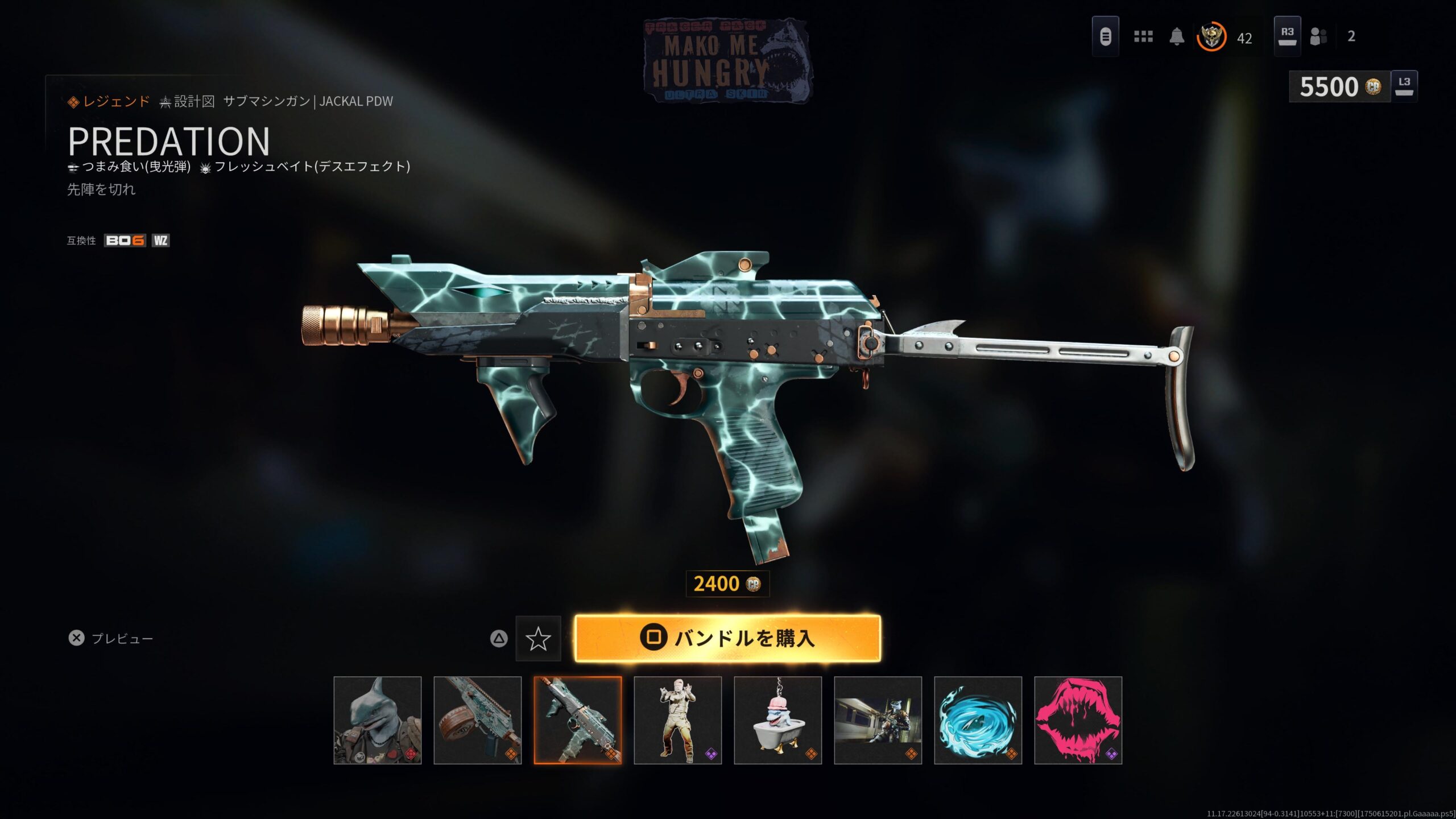Open the grid menu icon
Screen dimensions: 1456x819
1143,37
